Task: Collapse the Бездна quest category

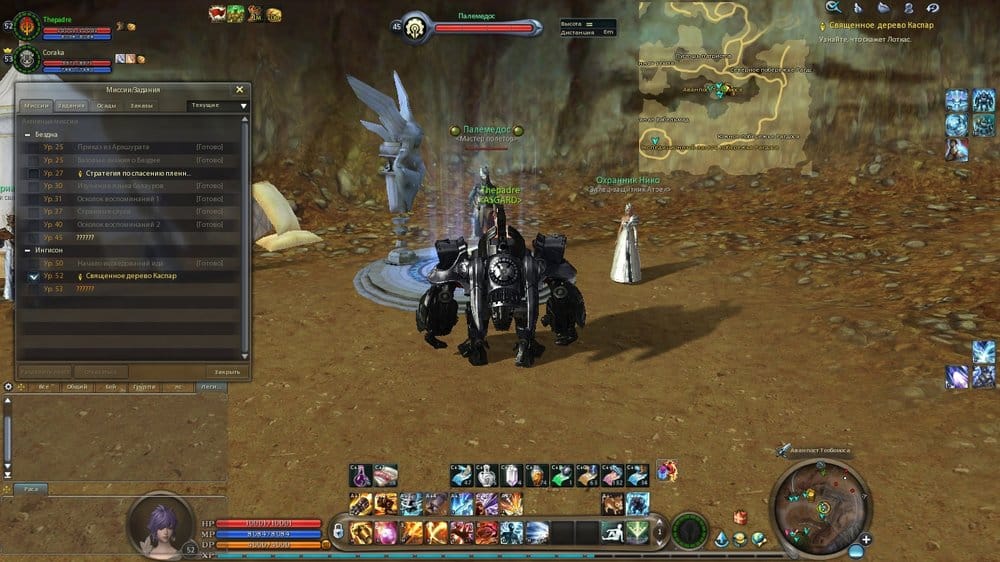Action: [x=27, y=134]
